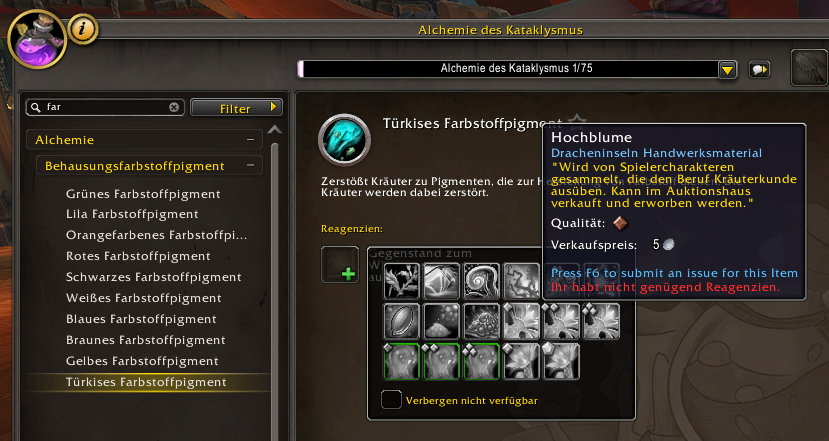Open the Alchemie des Kataklysmus dropdown

[x=728, y=69]
